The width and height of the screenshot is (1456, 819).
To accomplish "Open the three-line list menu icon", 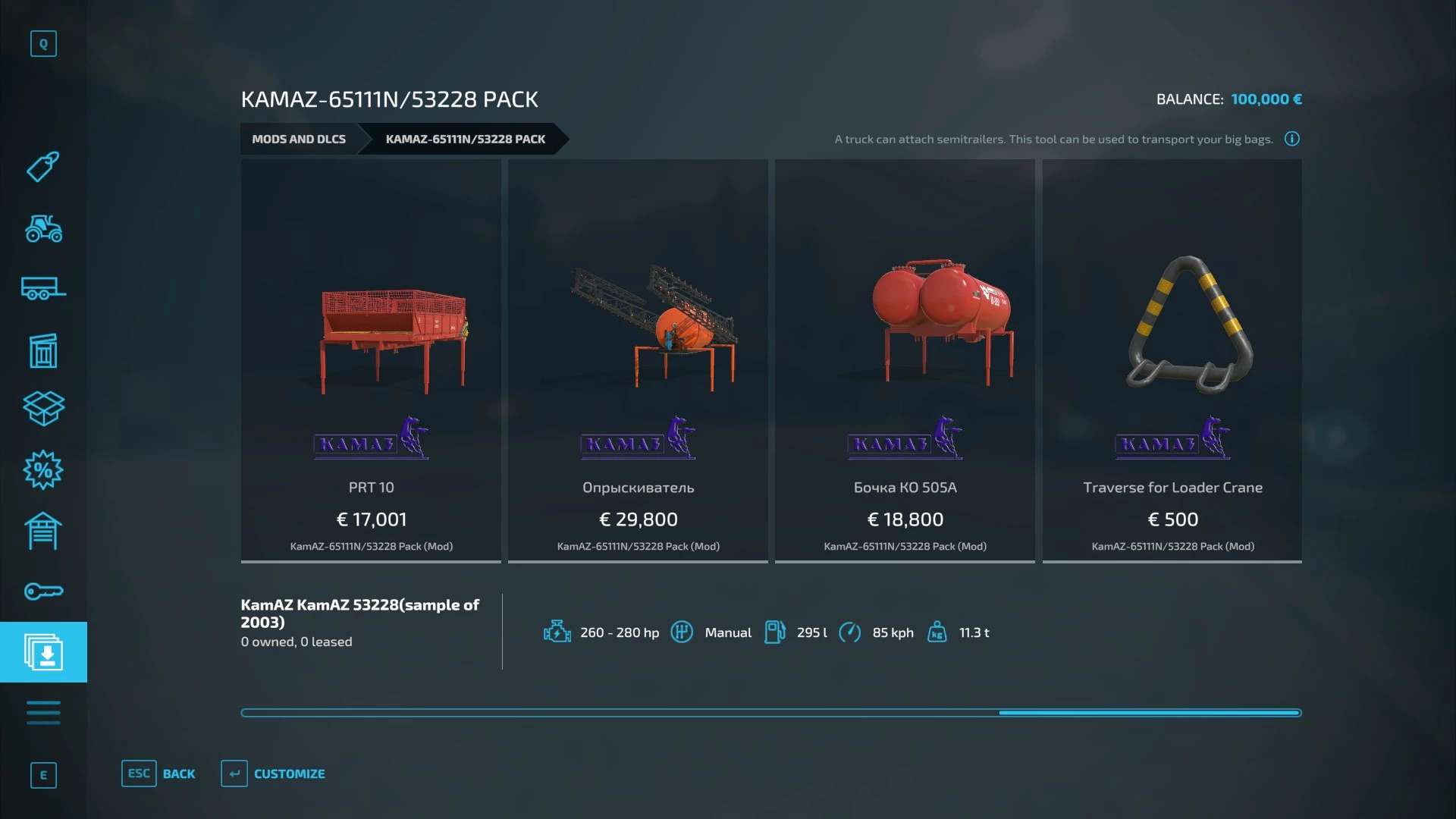I will 43,713.
